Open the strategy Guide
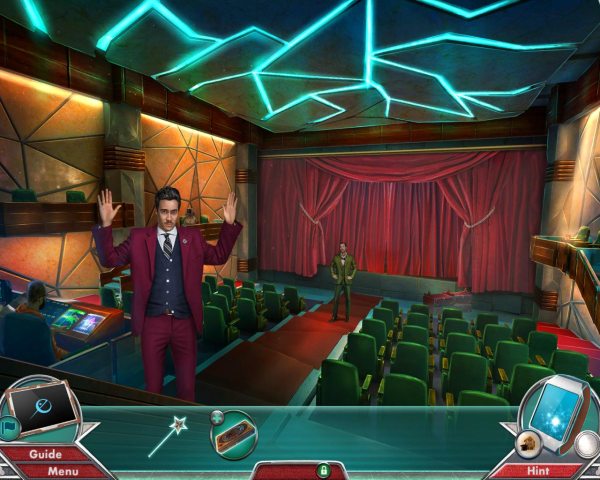600x480 pixels. [x=44, y=454]
